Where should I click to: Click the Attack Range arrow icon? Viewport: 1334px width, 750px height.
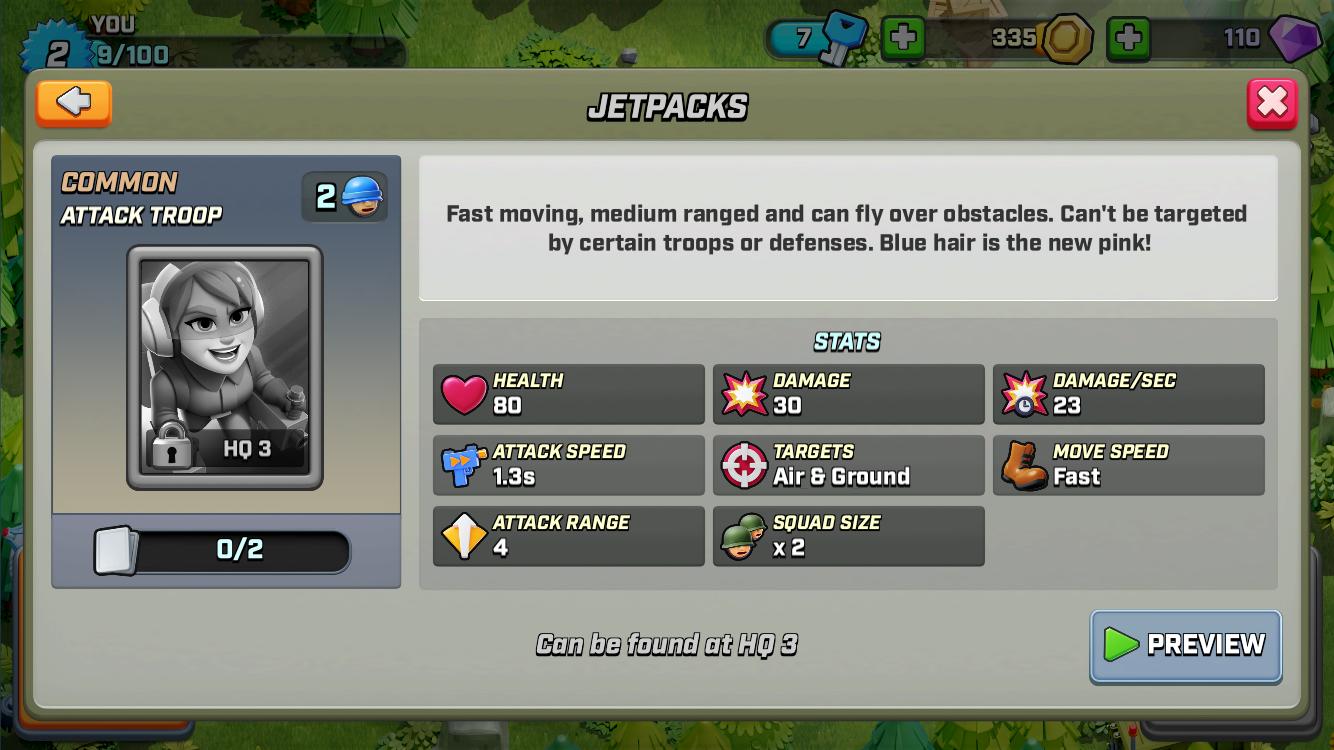point(463,535)
